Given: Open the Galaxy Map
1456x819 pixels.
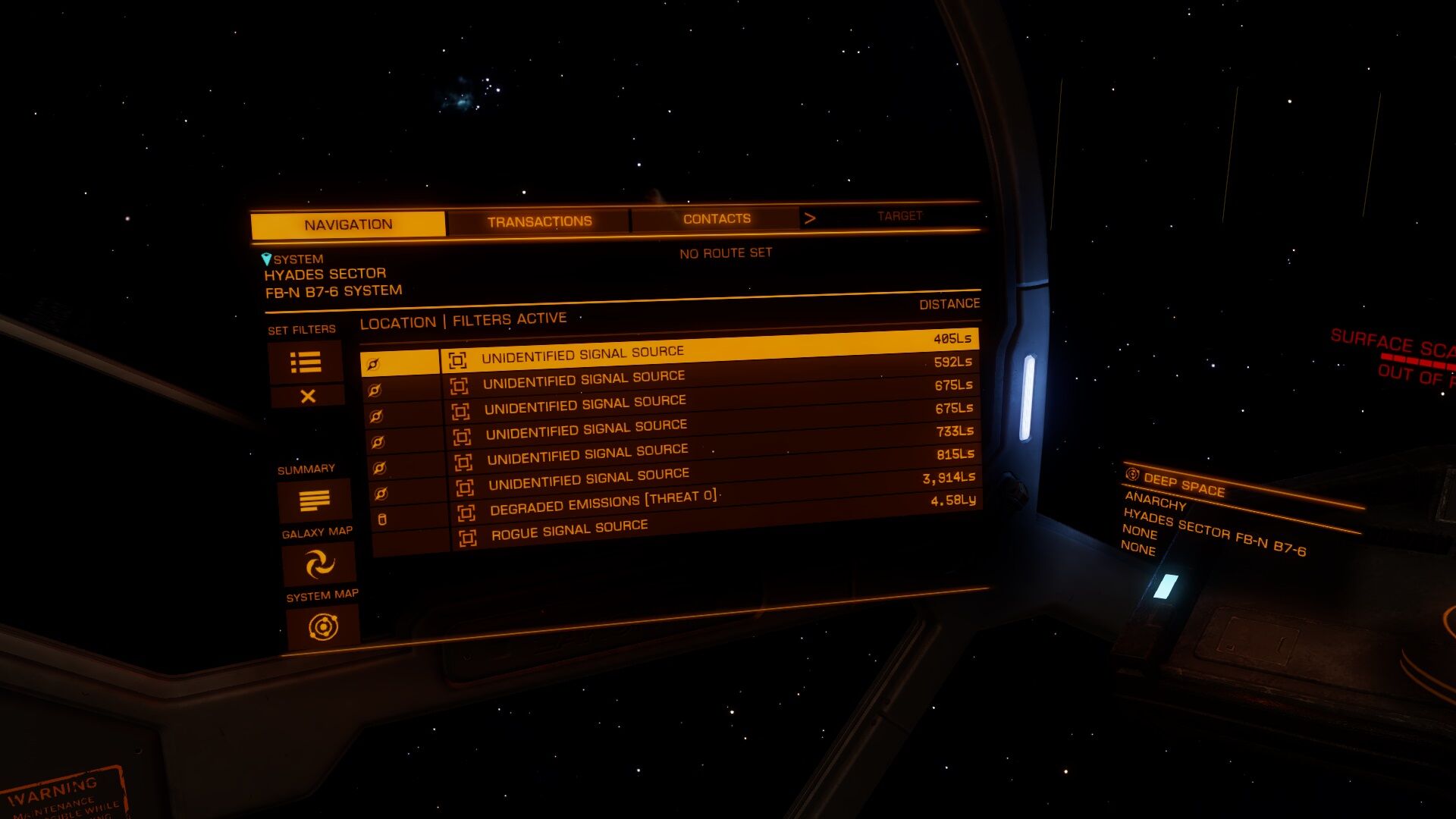Looking at the screenshot, I should 319,564.
